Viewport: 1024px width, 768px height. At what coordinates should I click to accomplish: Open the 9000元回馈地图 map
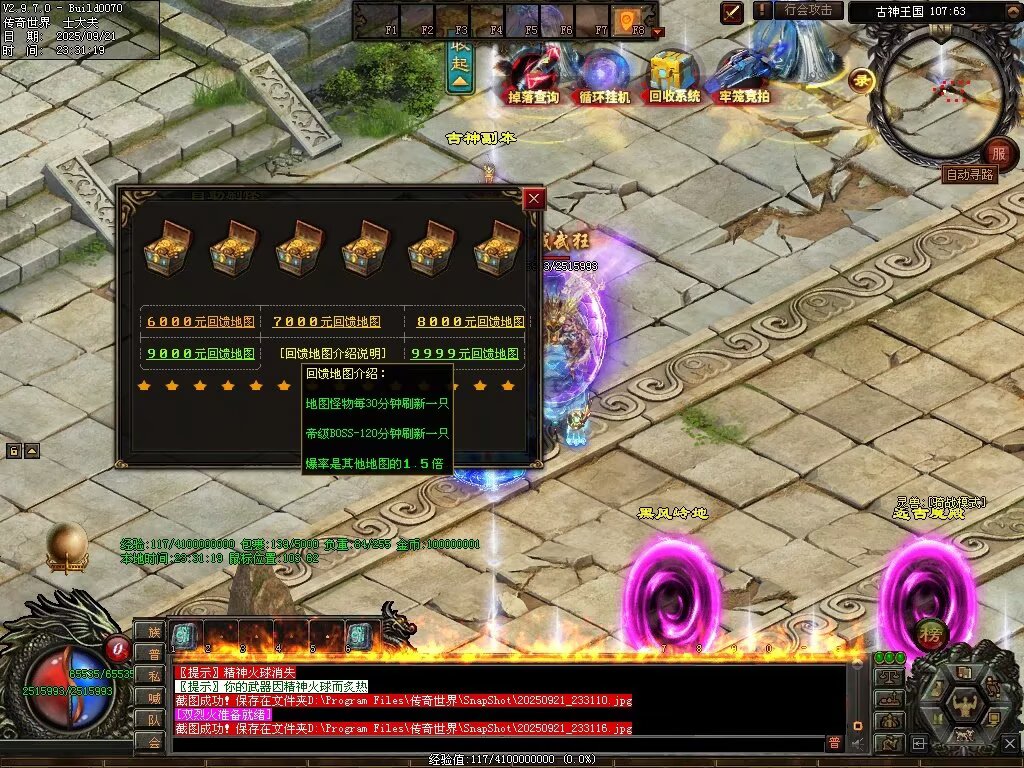click(x=200, y=354)
